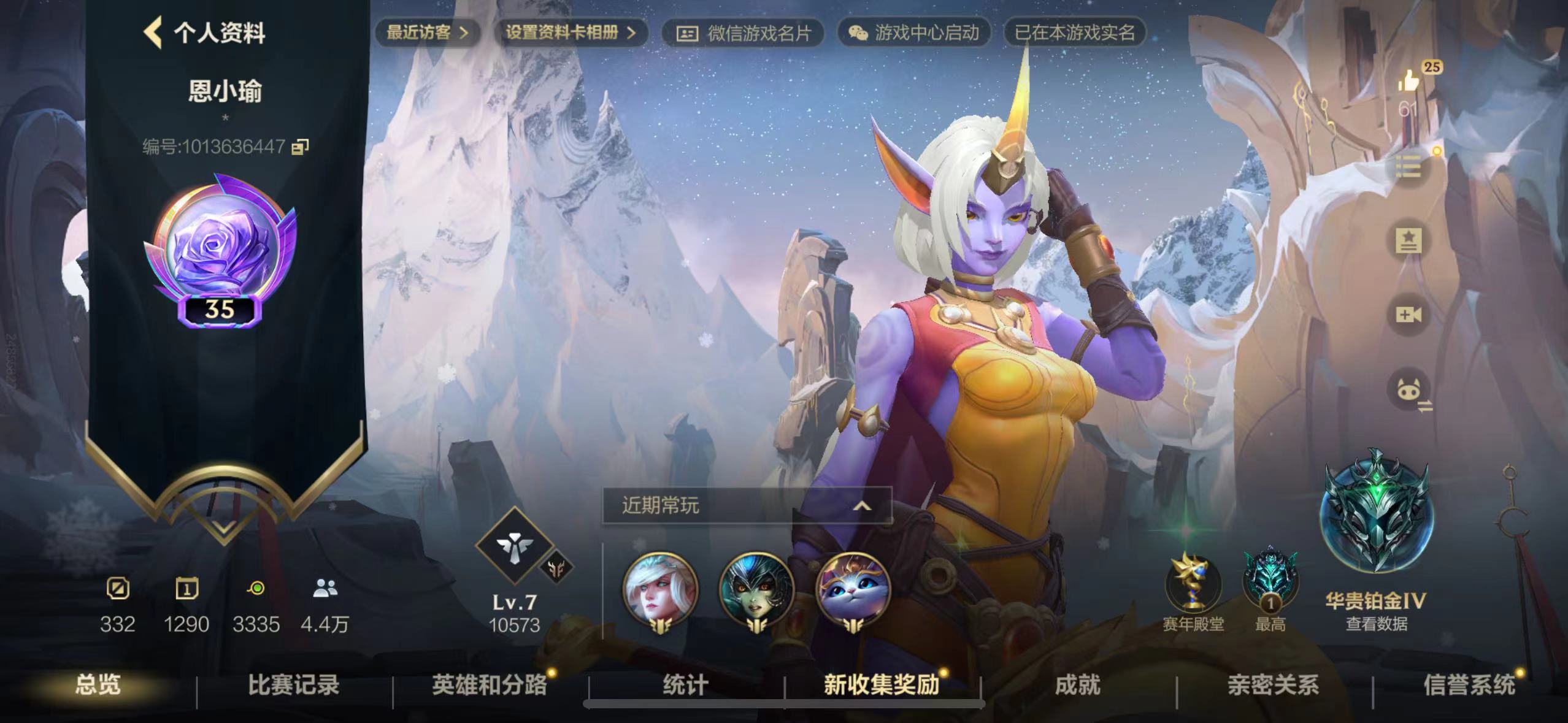Tap the 游戏中心启动 button
Viewport: 1568px width, 723px height.
pyautogui.click(x=914, y=33)
